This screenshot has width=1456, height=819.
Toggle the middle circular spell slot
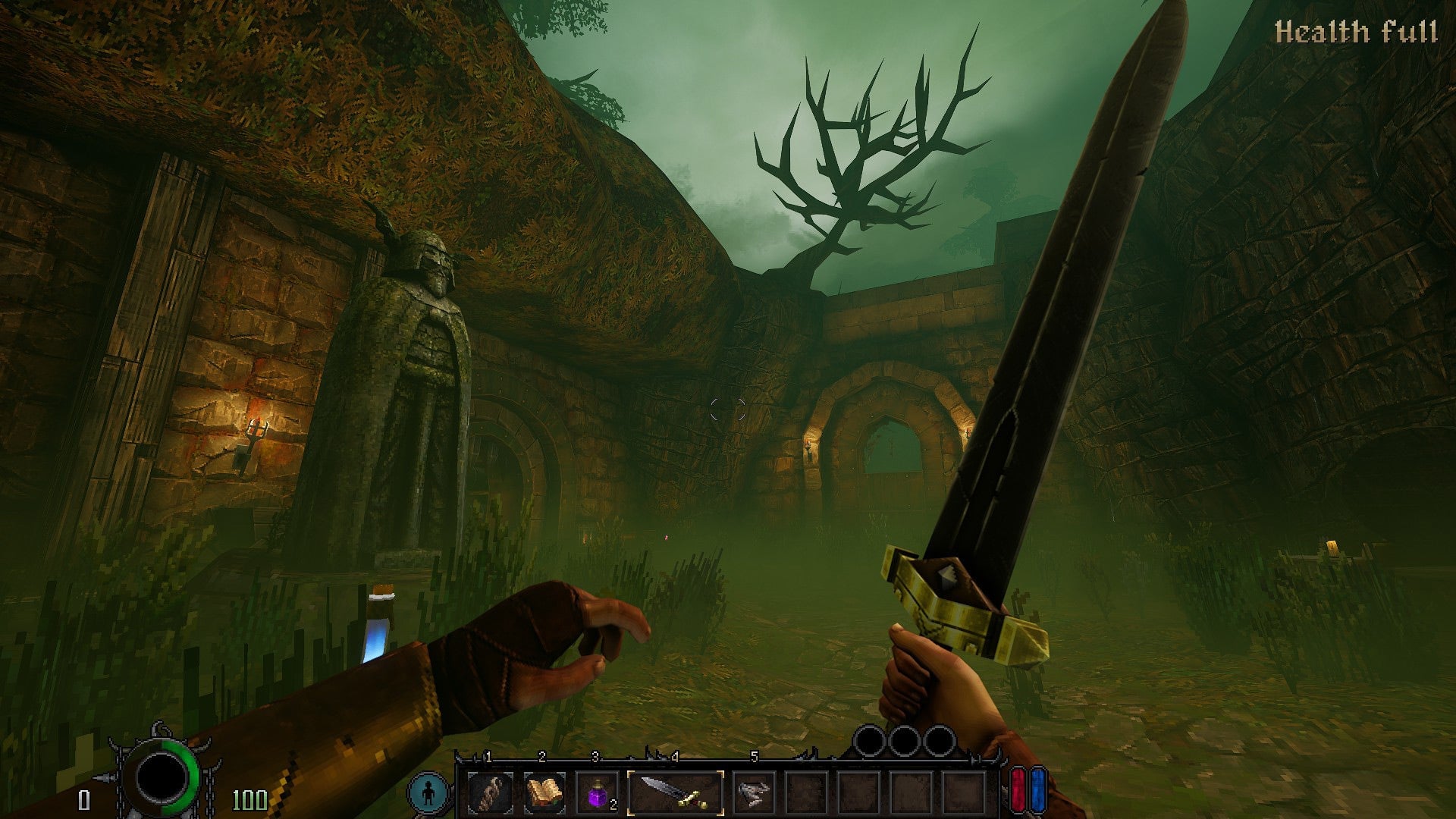point(905,742)
